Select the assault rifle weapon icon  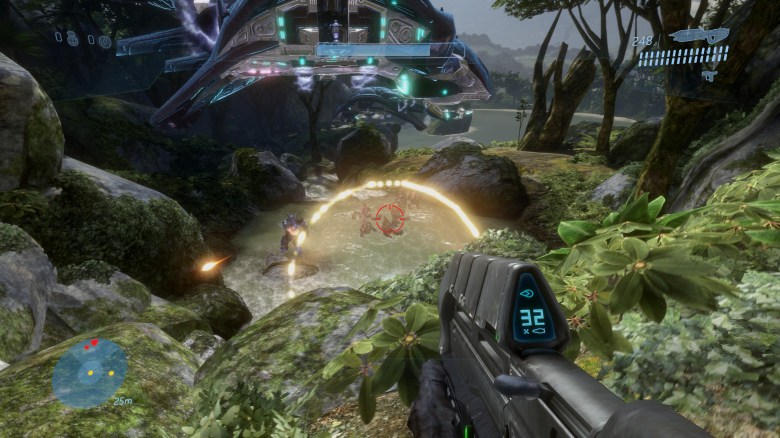coord(700,36)
